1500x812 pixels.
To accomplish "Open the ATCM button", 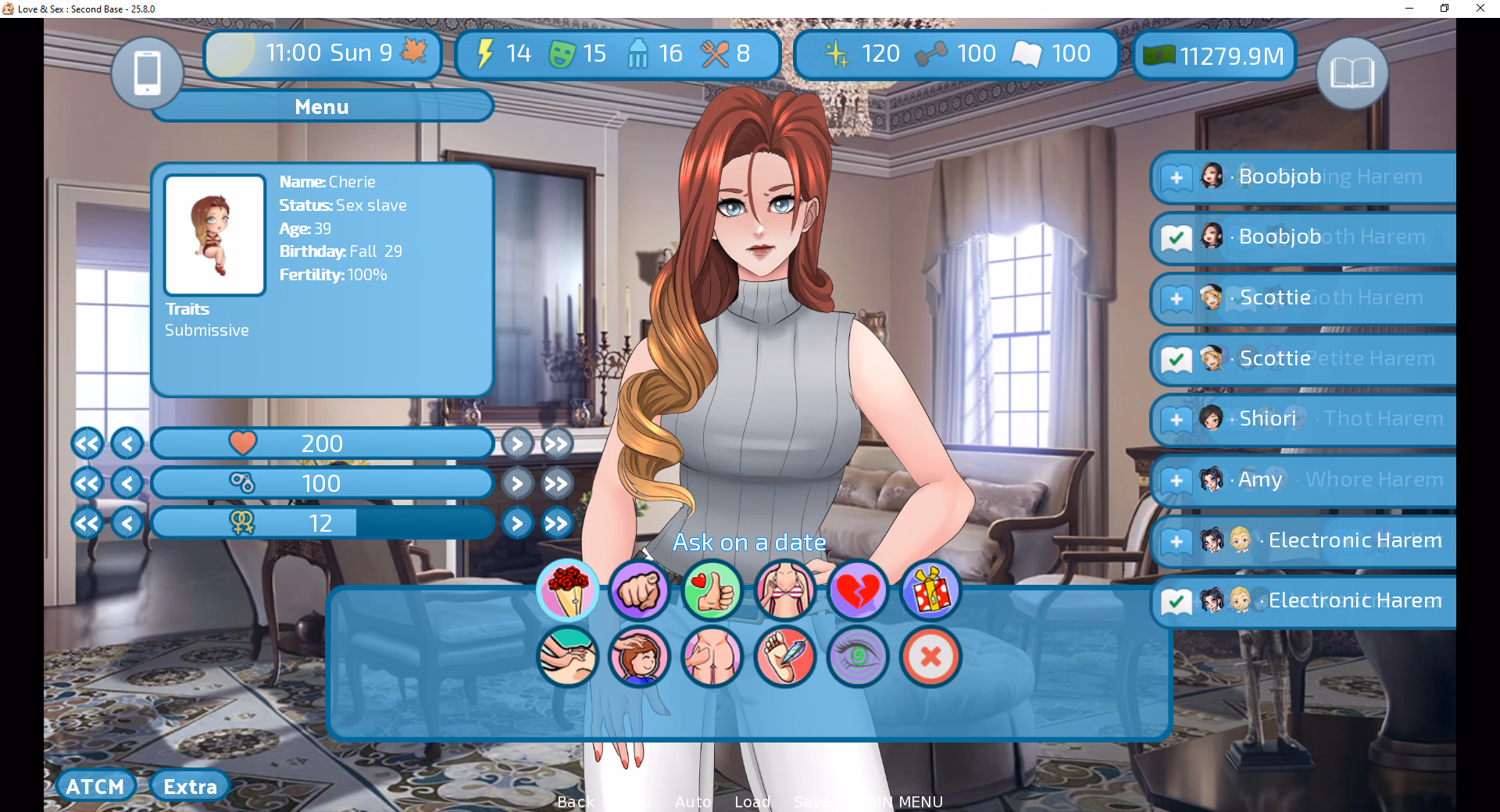I will click(95, 786).
